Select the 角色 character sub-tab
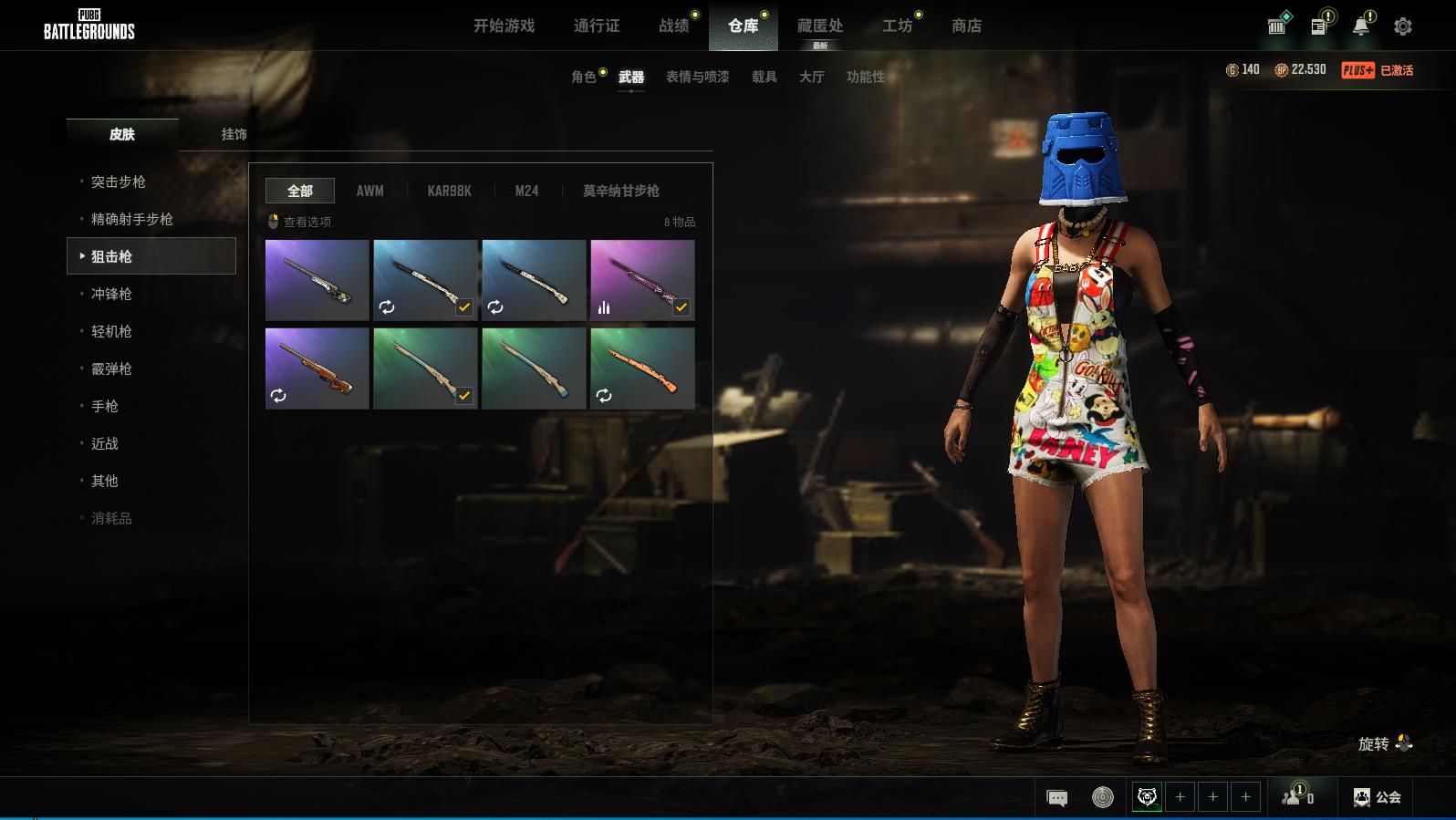Viewport: 1456px width, 820px height. coord(584,77)
